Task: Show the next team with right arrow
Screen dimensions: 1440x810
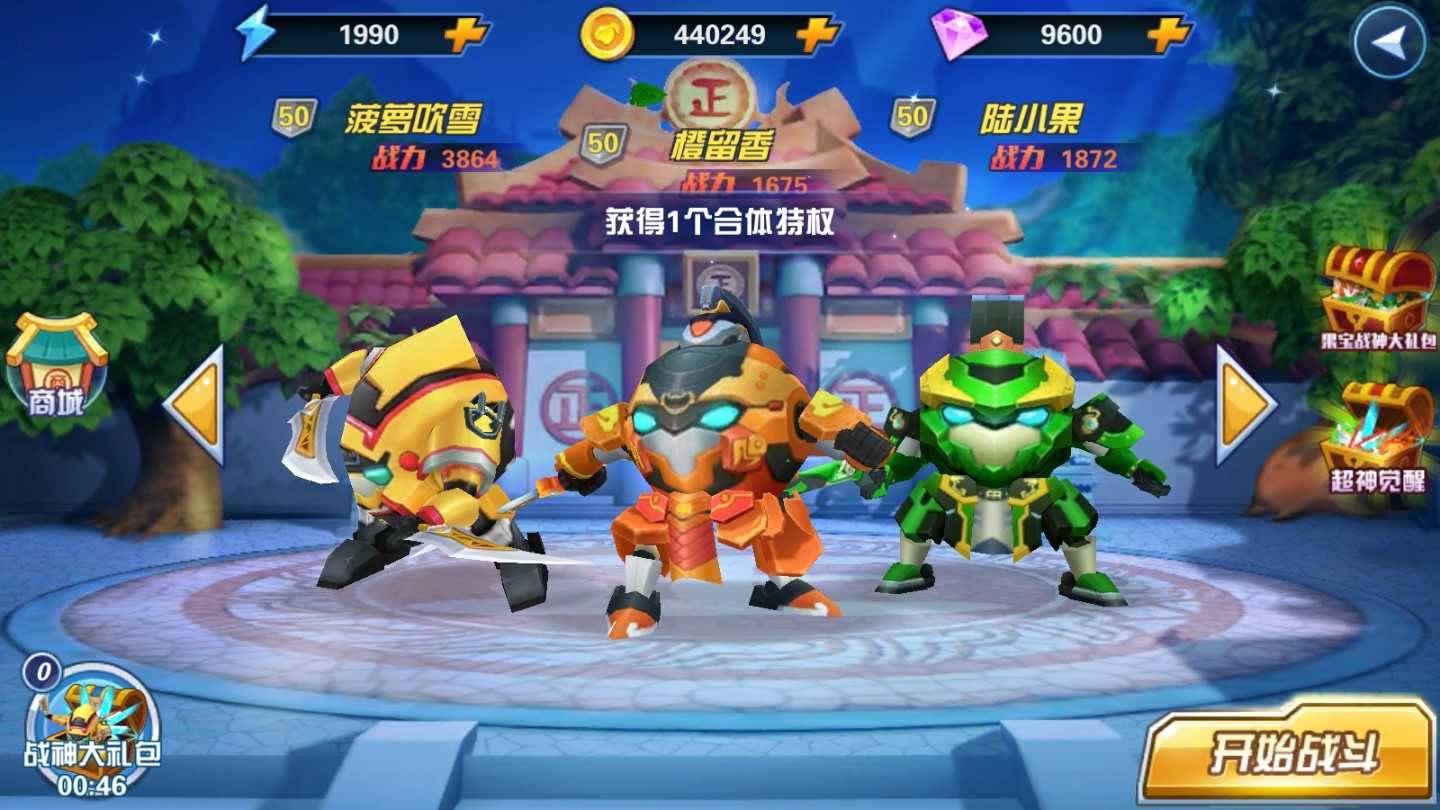Action: tap(1244, 405)
